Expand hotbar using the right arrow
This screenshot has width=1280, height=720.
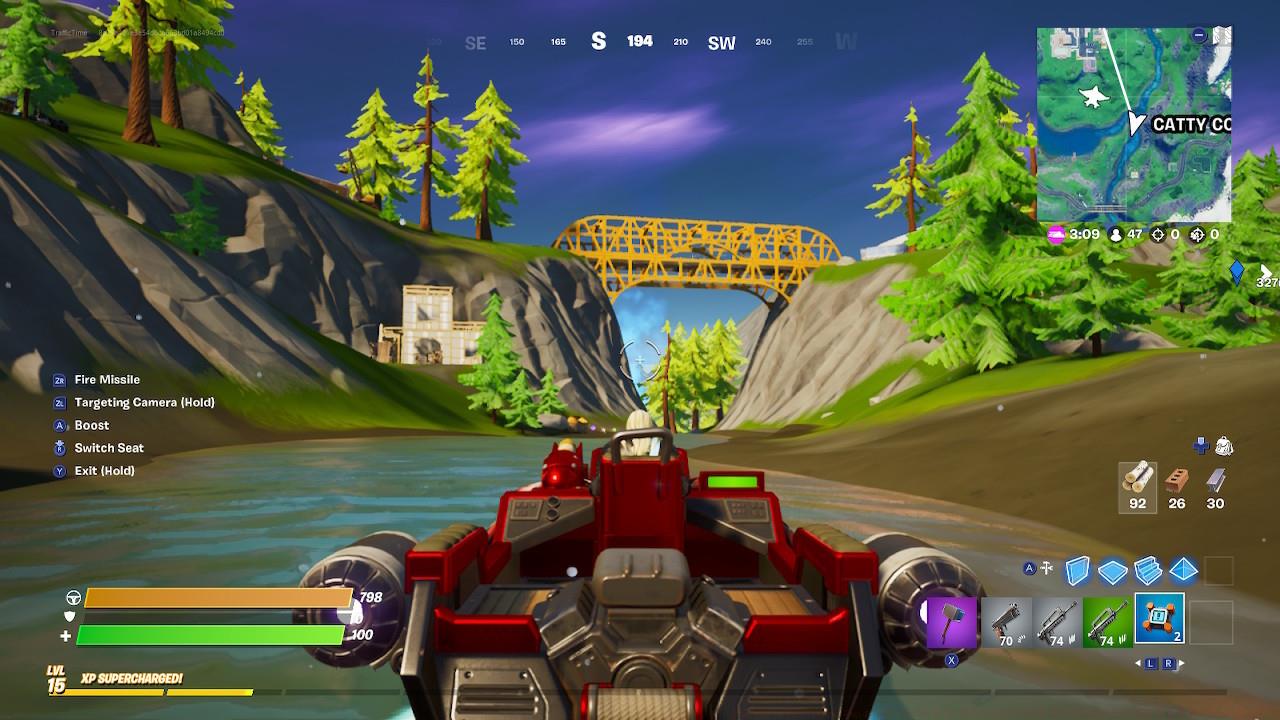(x=1182, y=663)
